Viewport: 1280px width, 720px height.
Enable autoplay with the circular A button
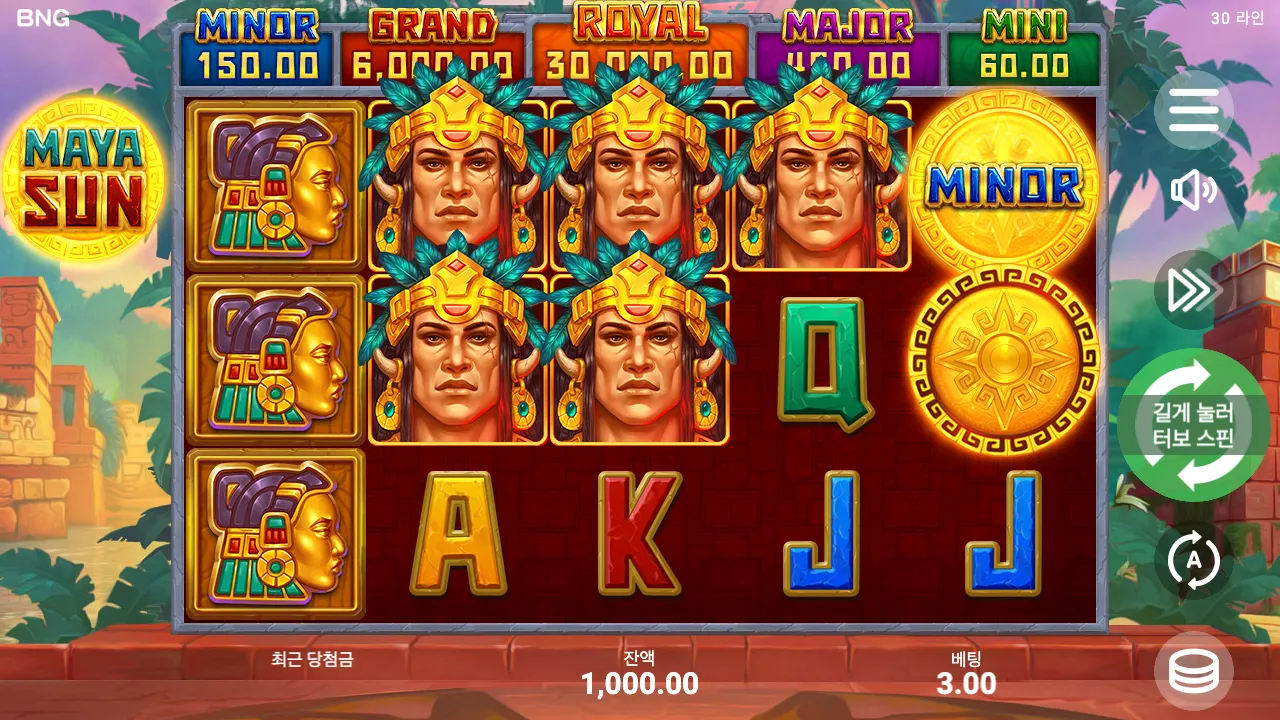click(1193, 560)
